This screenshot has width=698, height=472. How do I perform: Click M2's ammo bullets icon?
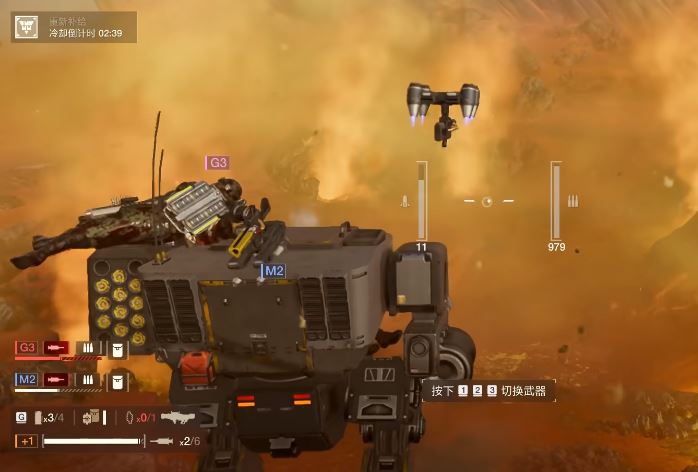click(88, 380)
